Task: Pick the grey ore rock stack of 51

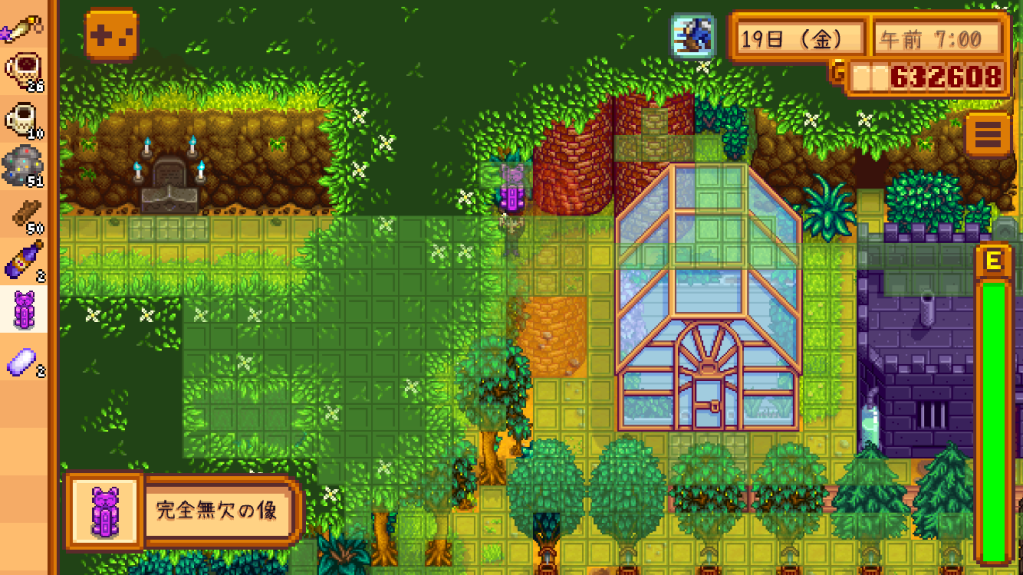Action: tap(25, 166)
